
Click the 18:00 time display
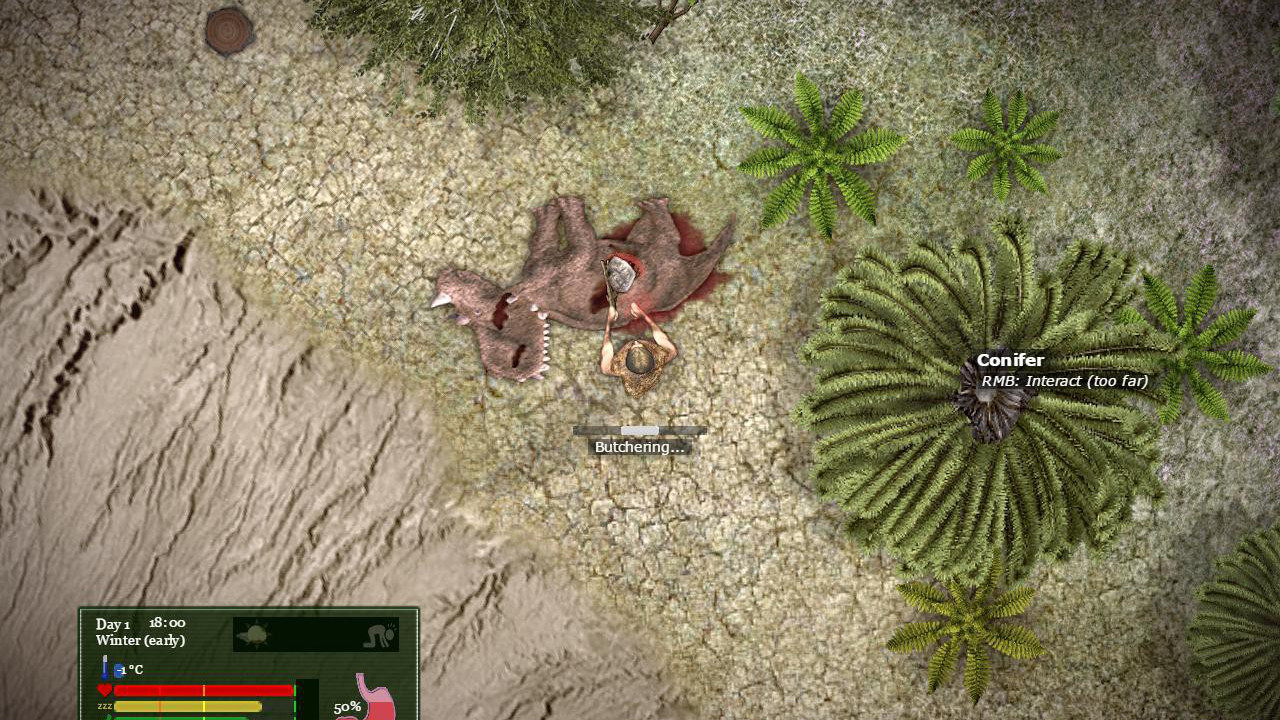pyautogui.click(x=167, y=623)
